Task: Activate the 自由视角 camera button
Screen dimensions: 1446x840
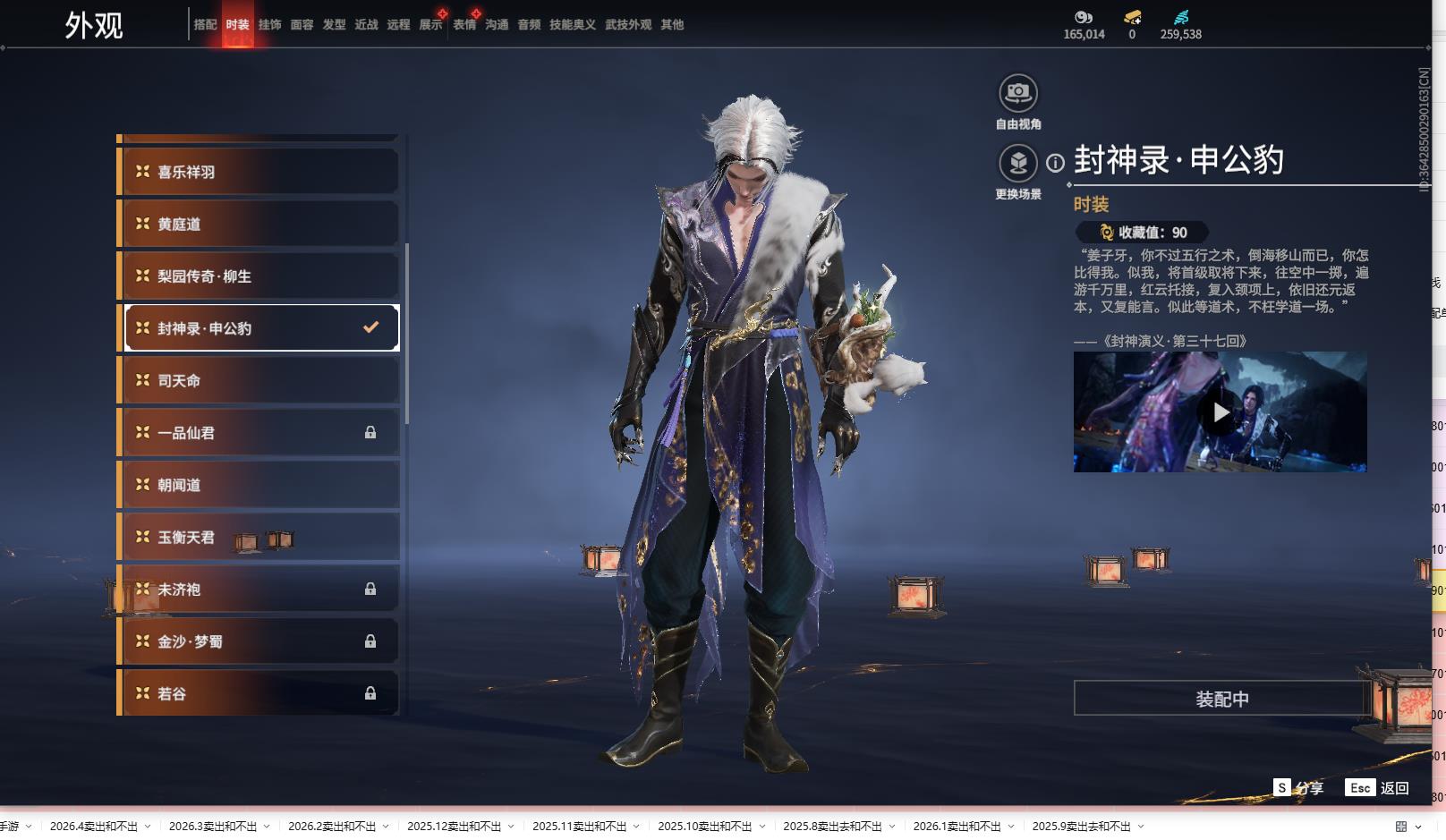Action: coord(1017,93)
